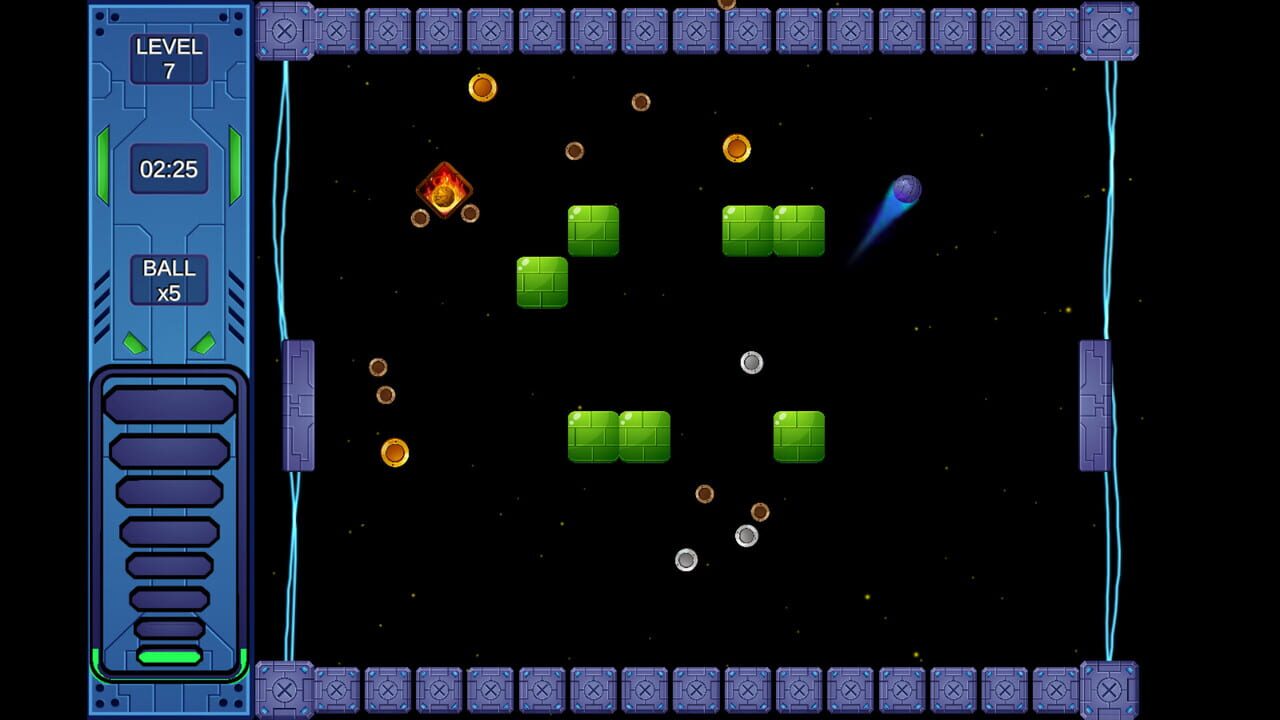Screen dimensions: 1280x720
Task: Select the 02:25 timer display
Action: [x=168, y=169]
